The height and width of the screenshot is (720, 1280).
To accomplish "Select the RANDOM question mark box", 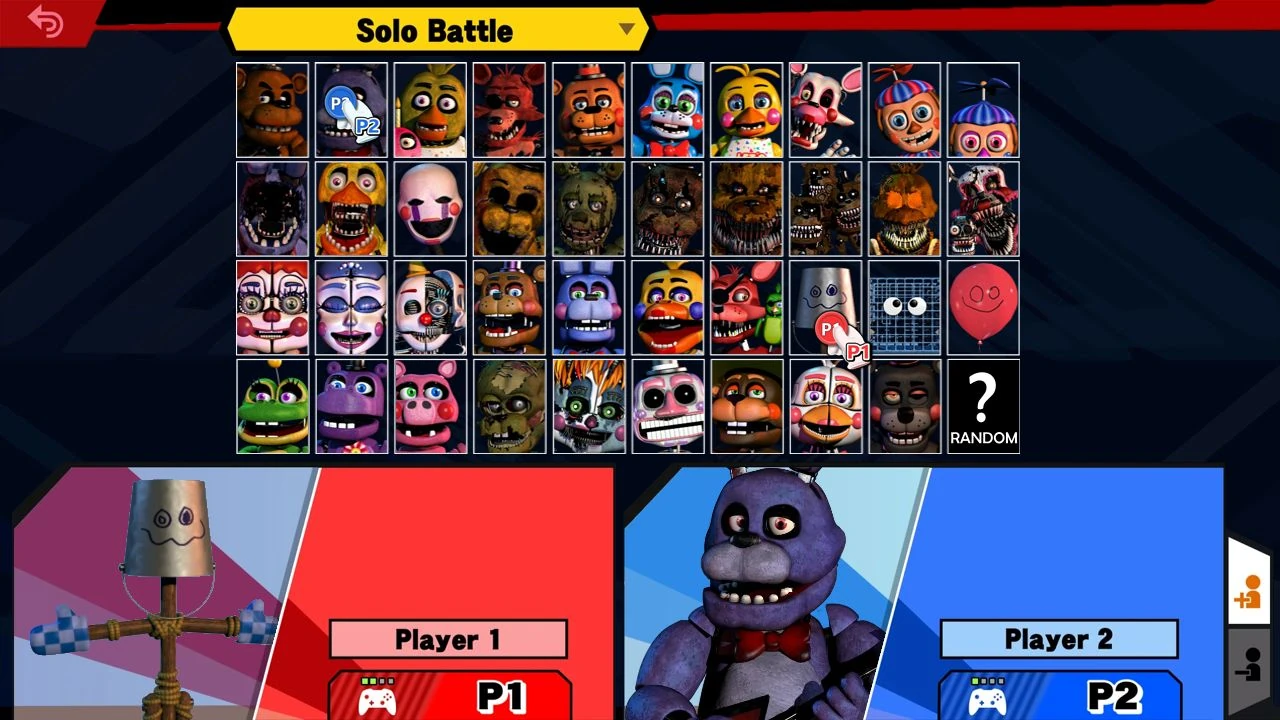I will [x=982, y=406].
